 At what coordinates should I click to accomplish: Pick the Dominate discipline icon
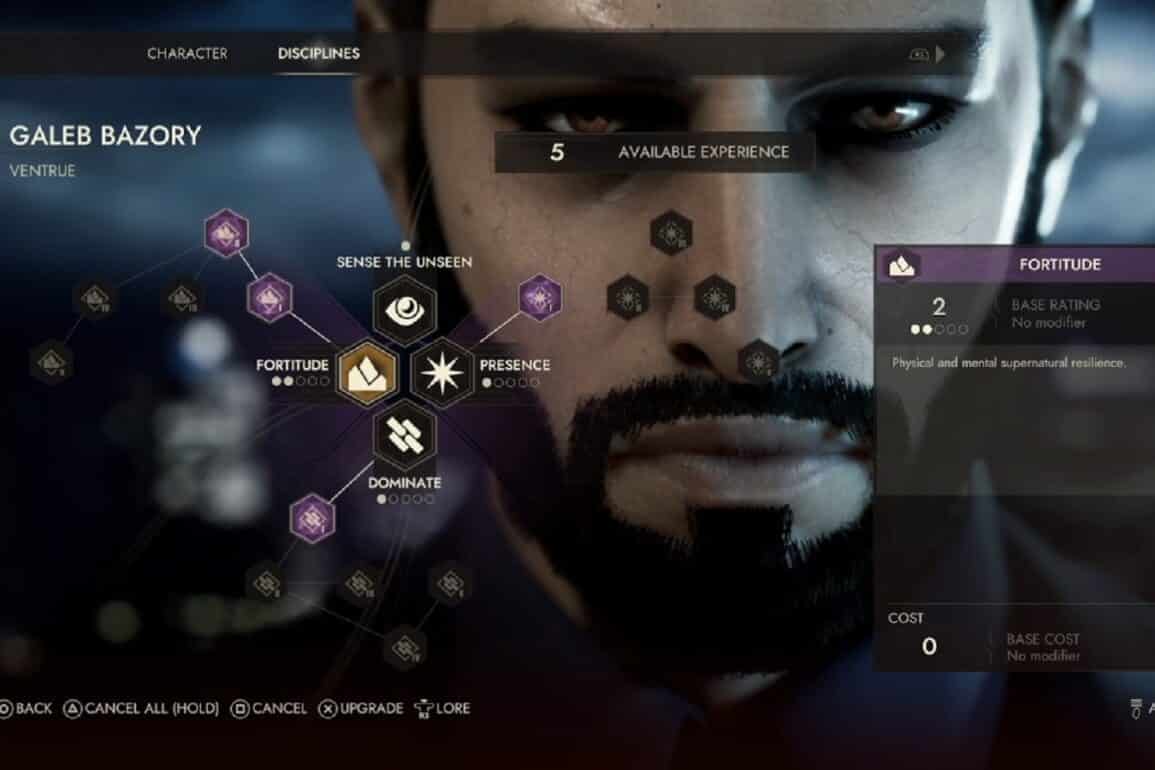(404, 436)
